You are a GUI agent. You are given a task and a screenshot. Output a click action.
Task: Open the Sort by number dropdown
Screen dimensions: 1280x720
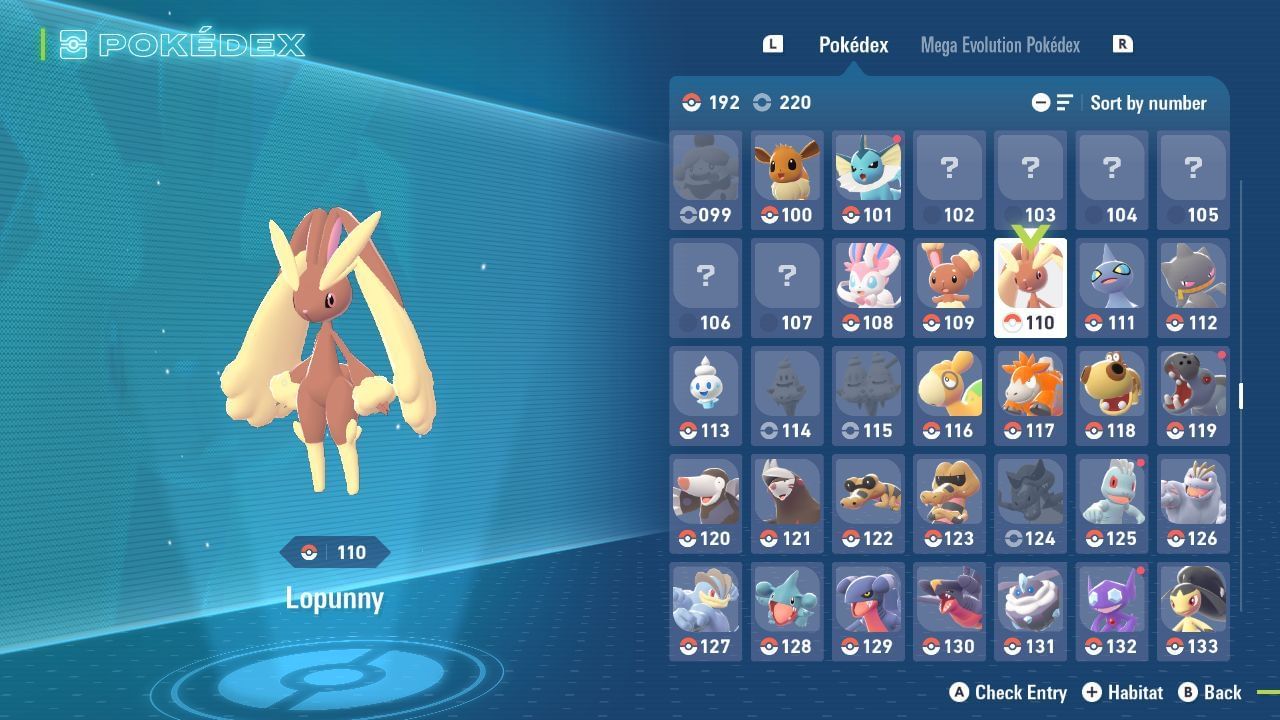pos(1149,102)
